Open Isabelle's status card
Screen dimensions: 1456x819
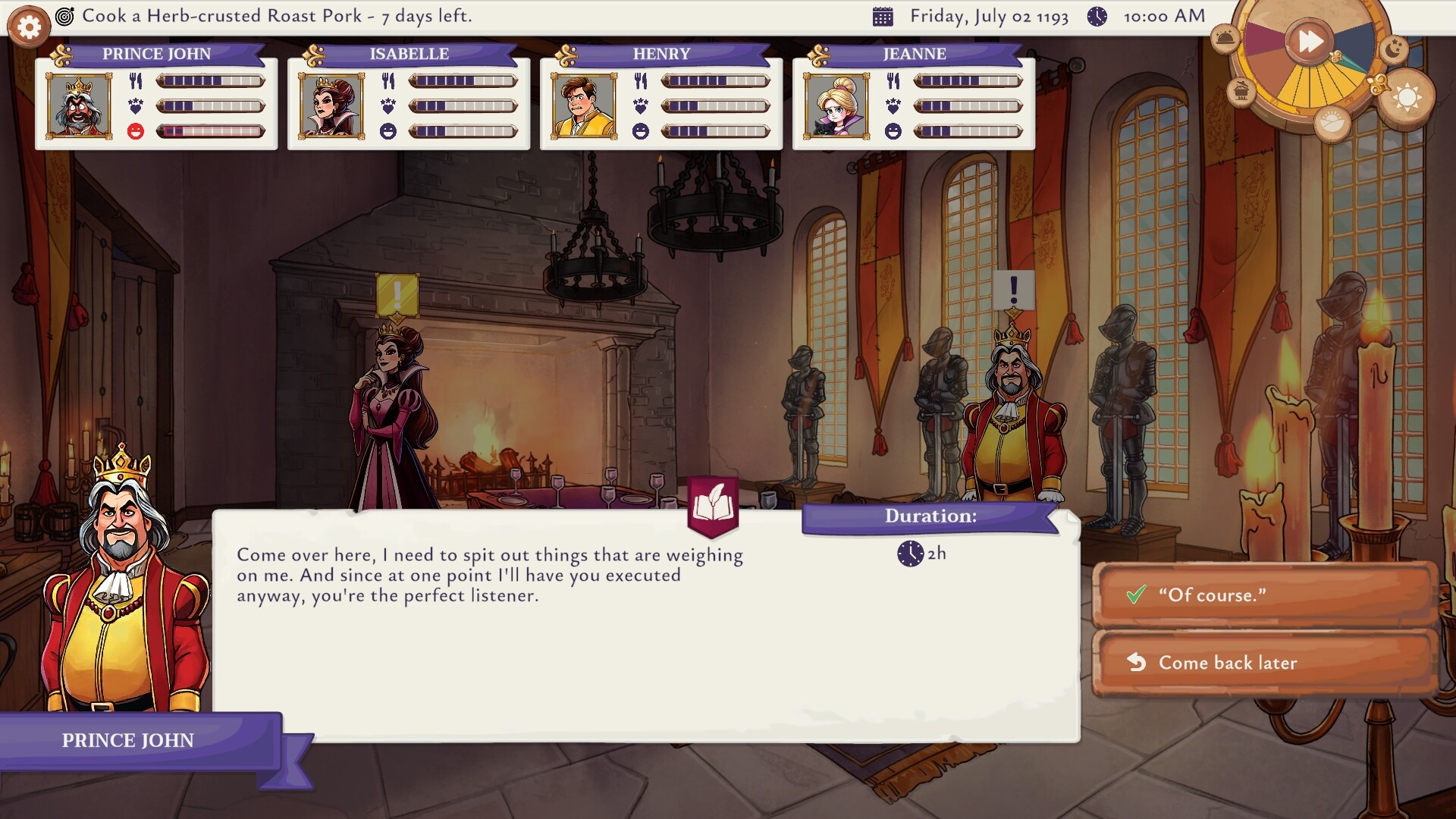(409, 97)
